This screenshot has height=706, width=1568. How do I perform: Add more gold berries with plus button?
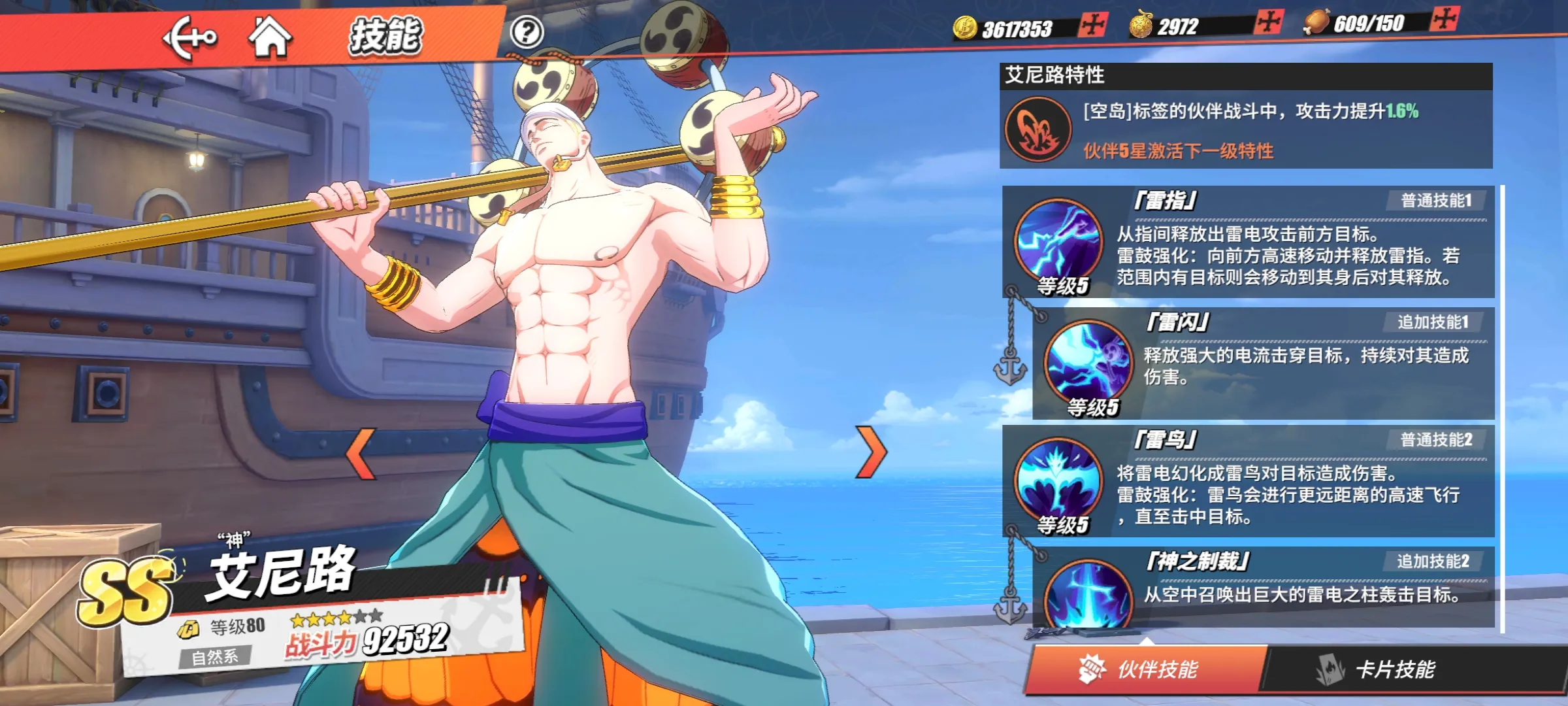(x=1268, y=22)
